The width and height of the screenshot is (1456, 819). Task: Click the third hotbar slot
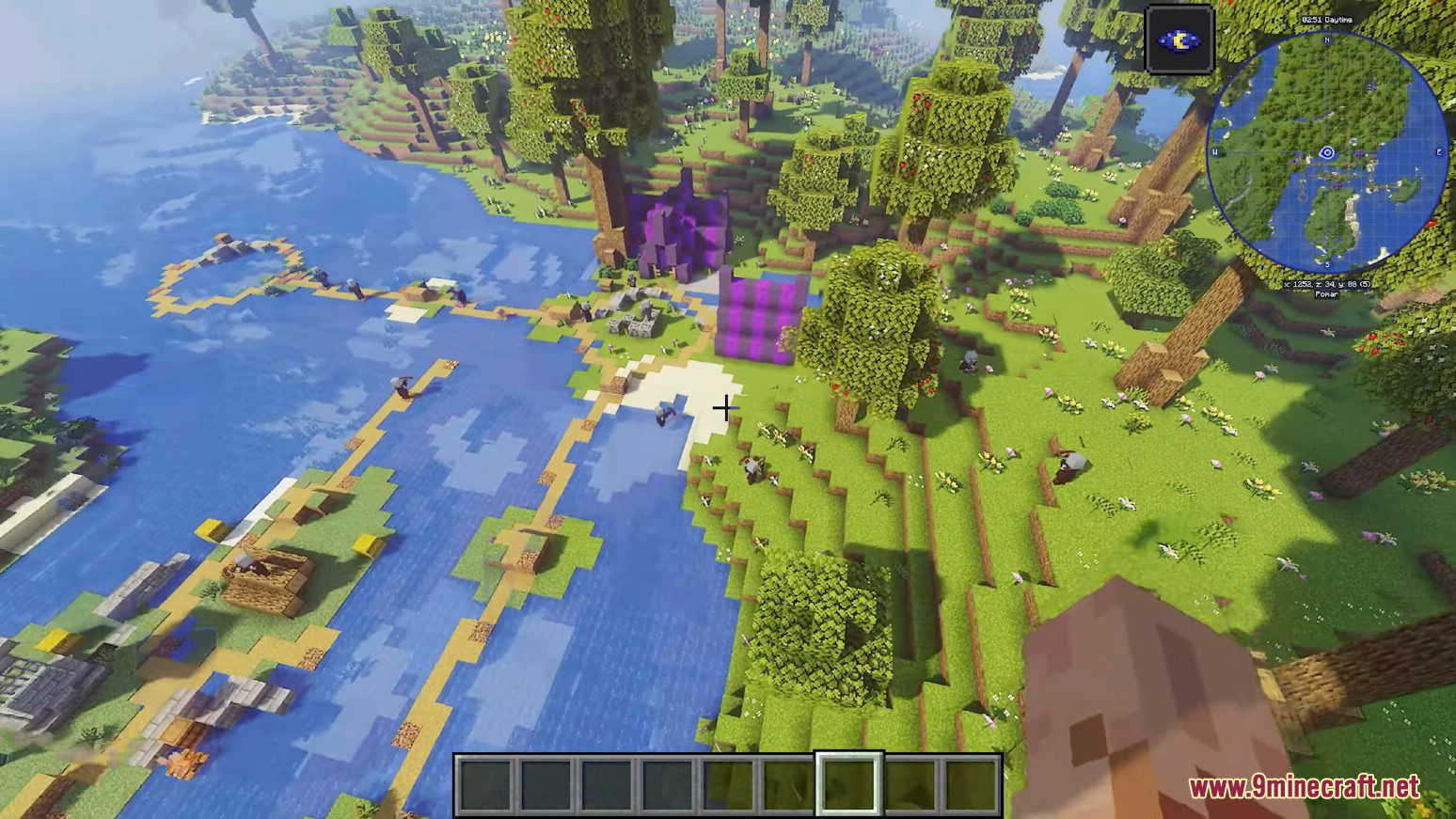coord(608,784)
